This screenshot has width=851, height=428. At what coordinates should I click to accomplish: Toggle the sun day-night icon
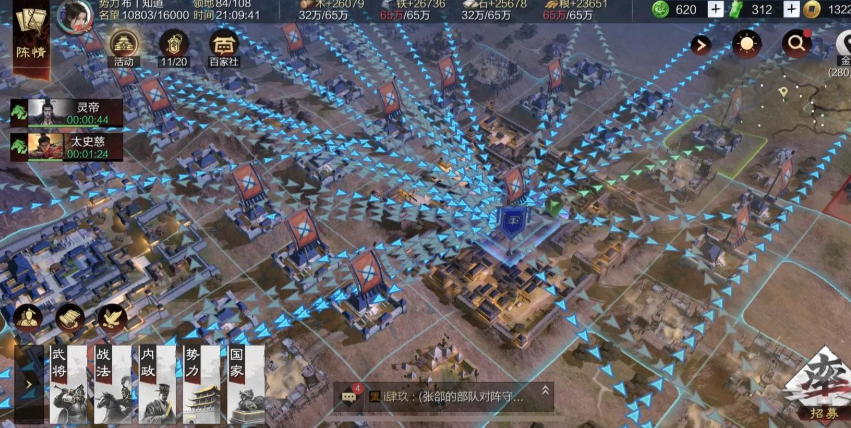pos(746,43)
